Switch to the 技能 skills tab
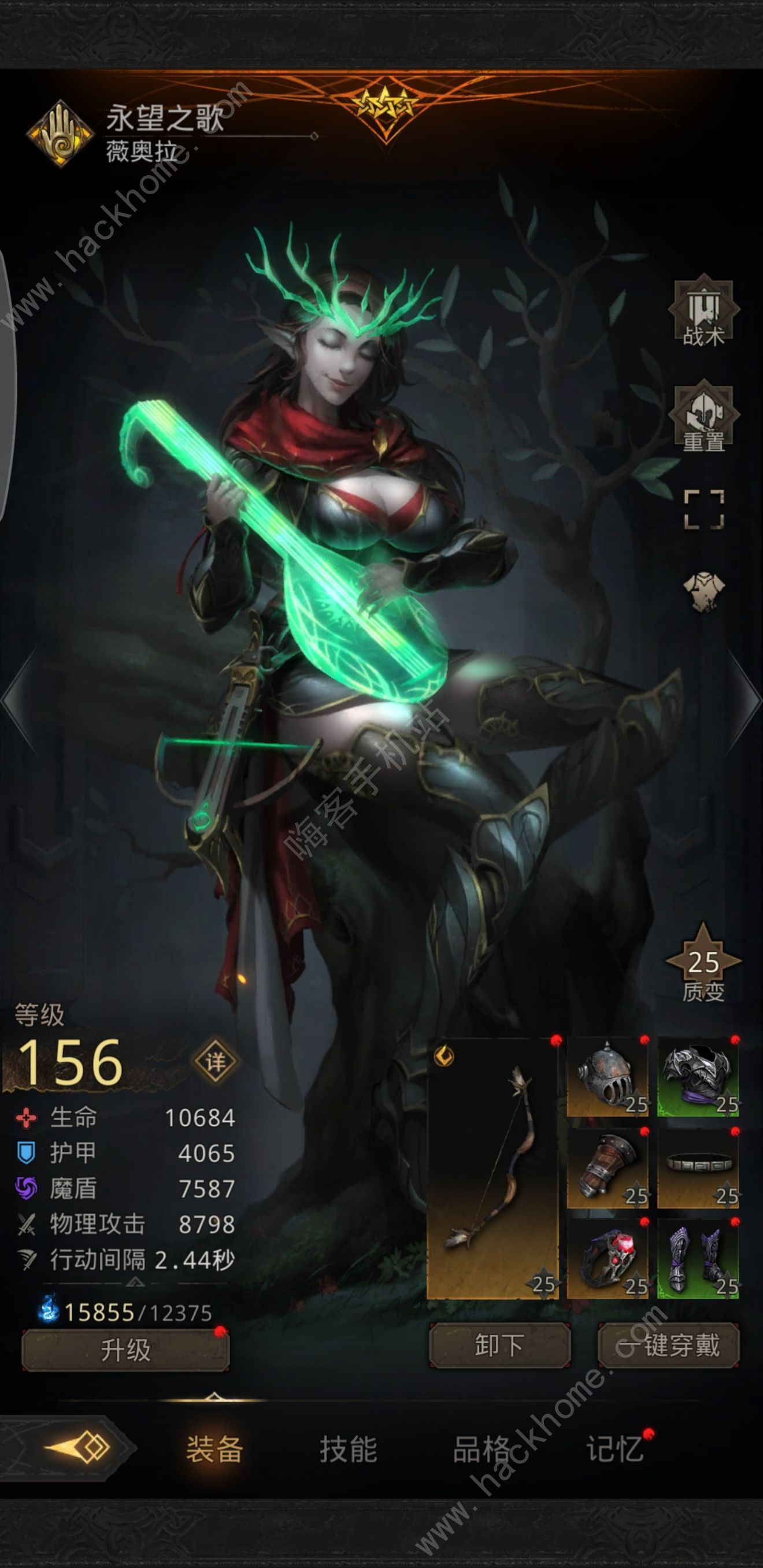 [x=349, y=1450]
